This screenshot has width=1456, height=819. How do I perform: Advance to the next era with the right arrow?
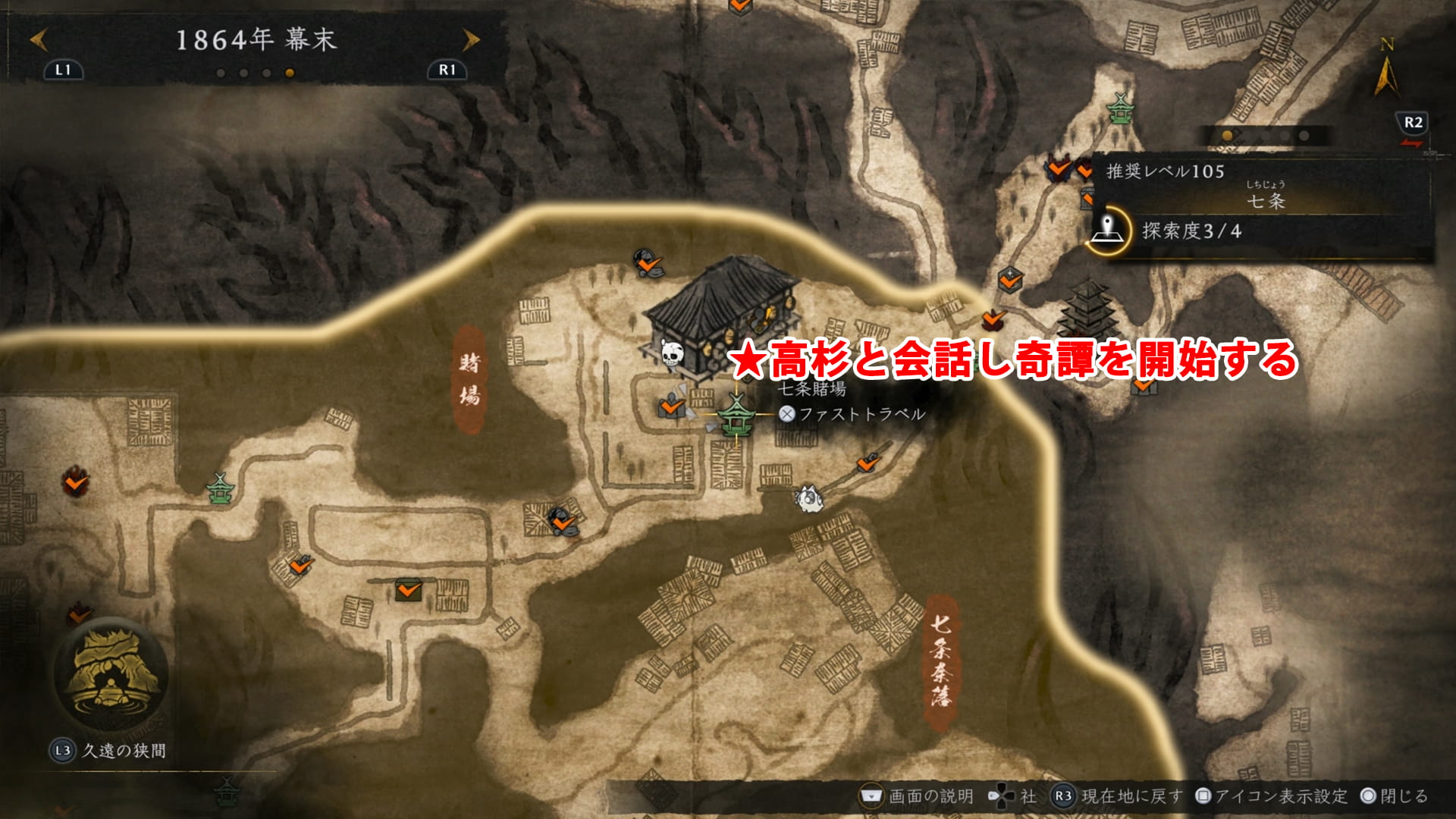pyautogui.click(x=470, y=39)
